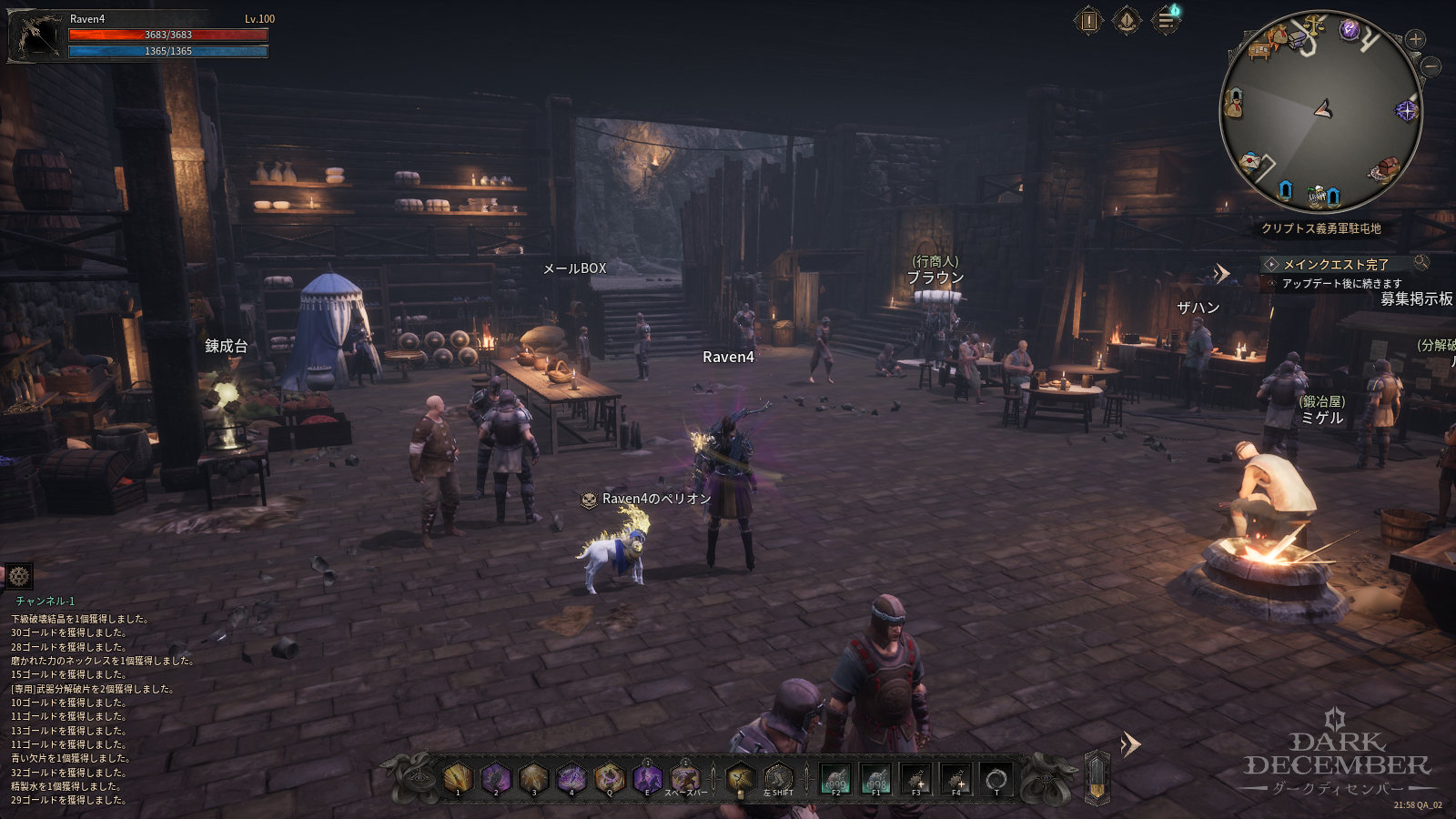
Task: Click the magnifier beside the quest tracker
Action: [x=1421, y=263]
